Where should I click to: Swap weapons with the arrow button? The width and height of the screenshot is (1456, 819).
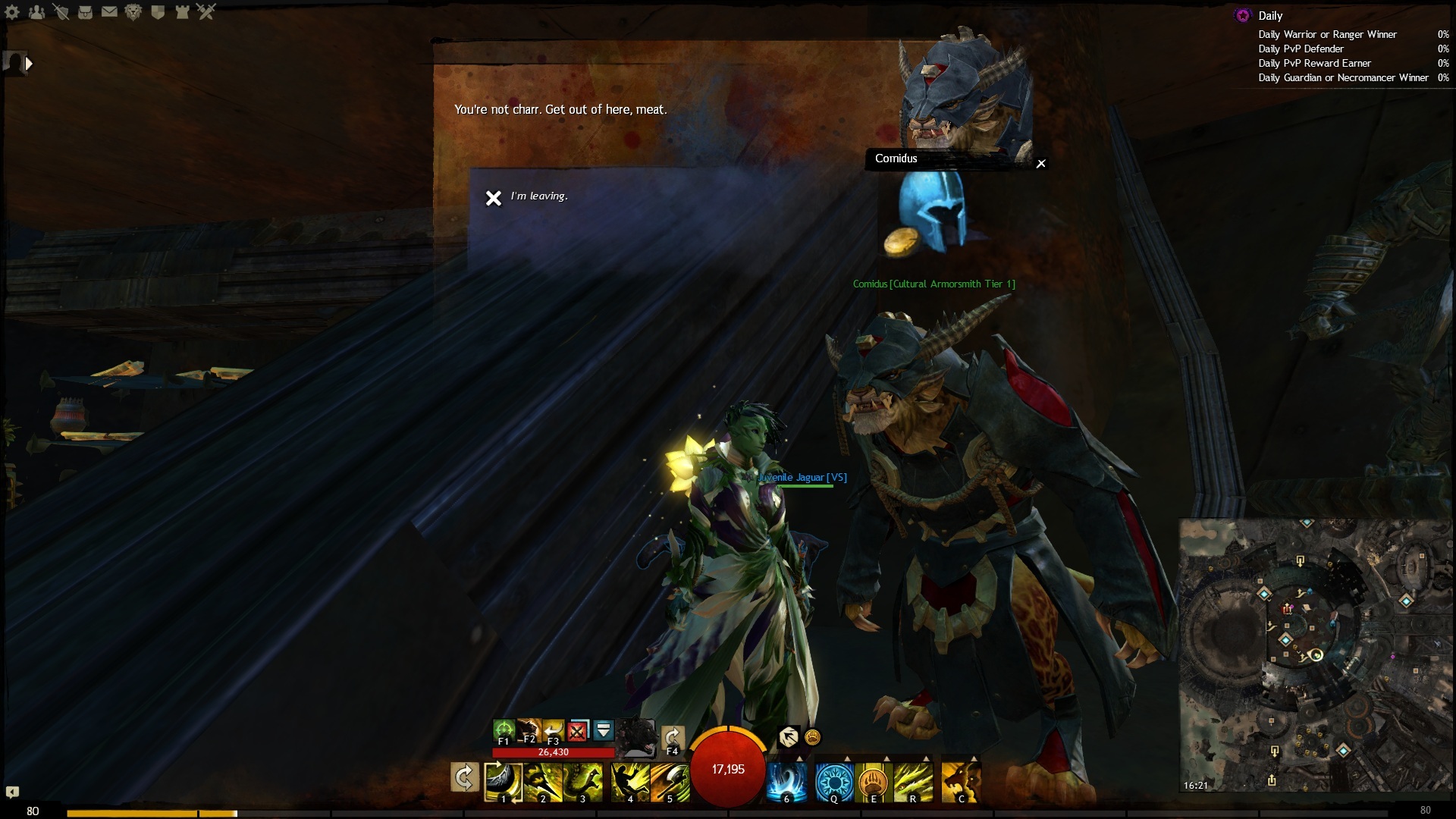(464, 778)
